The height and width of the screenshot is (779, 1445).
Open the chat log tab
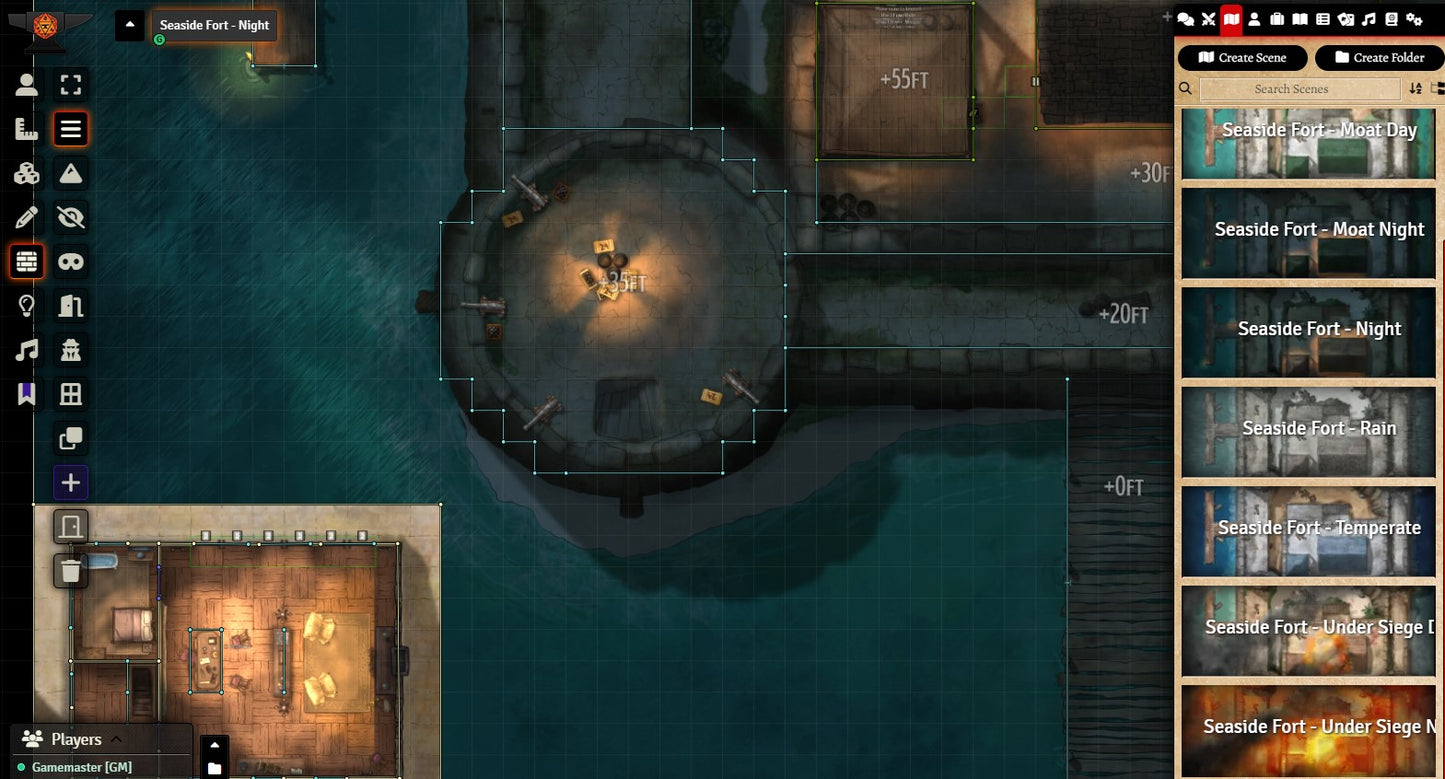point(1186,19)
